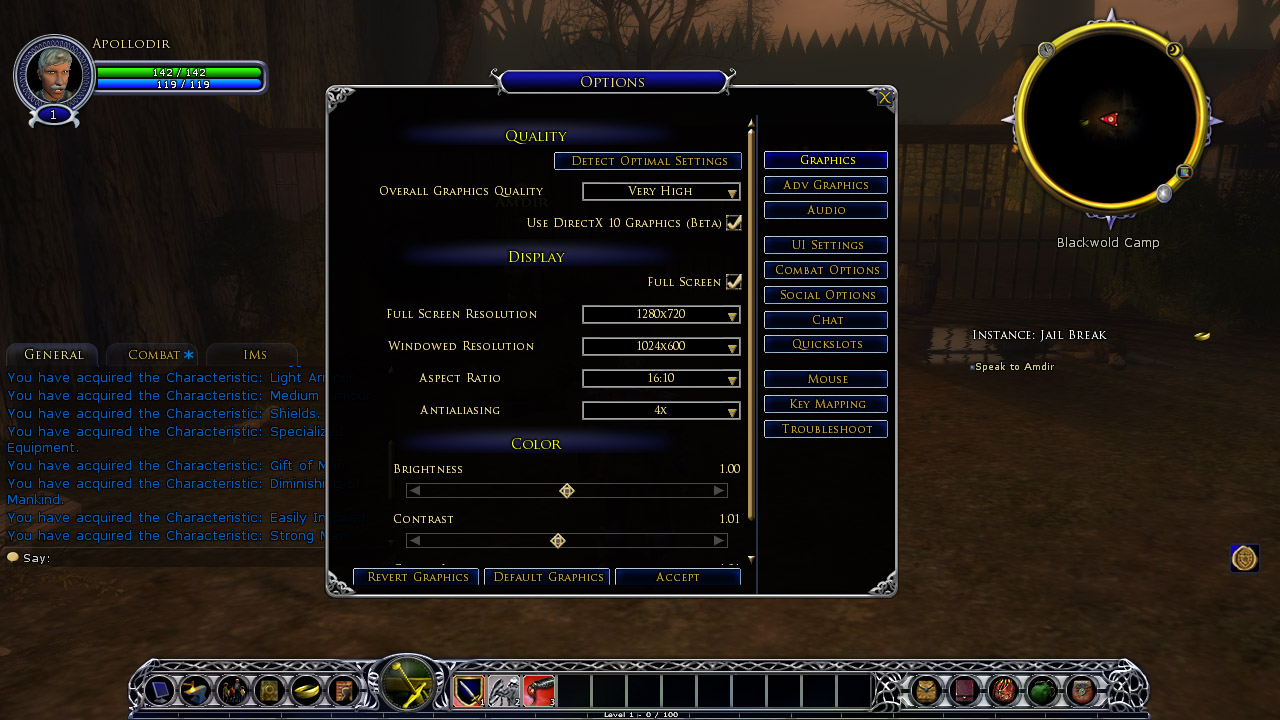1280x720 pixels.
Task: Accept the graphics options
Action: pos(677,577)
